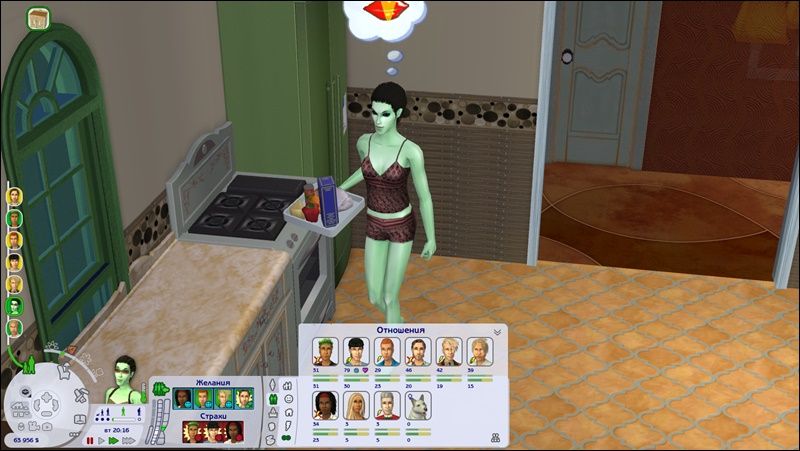The image size is (800, 451).
Task: Collapse the Отношения panel with the arrow
Action: point(497,332)
